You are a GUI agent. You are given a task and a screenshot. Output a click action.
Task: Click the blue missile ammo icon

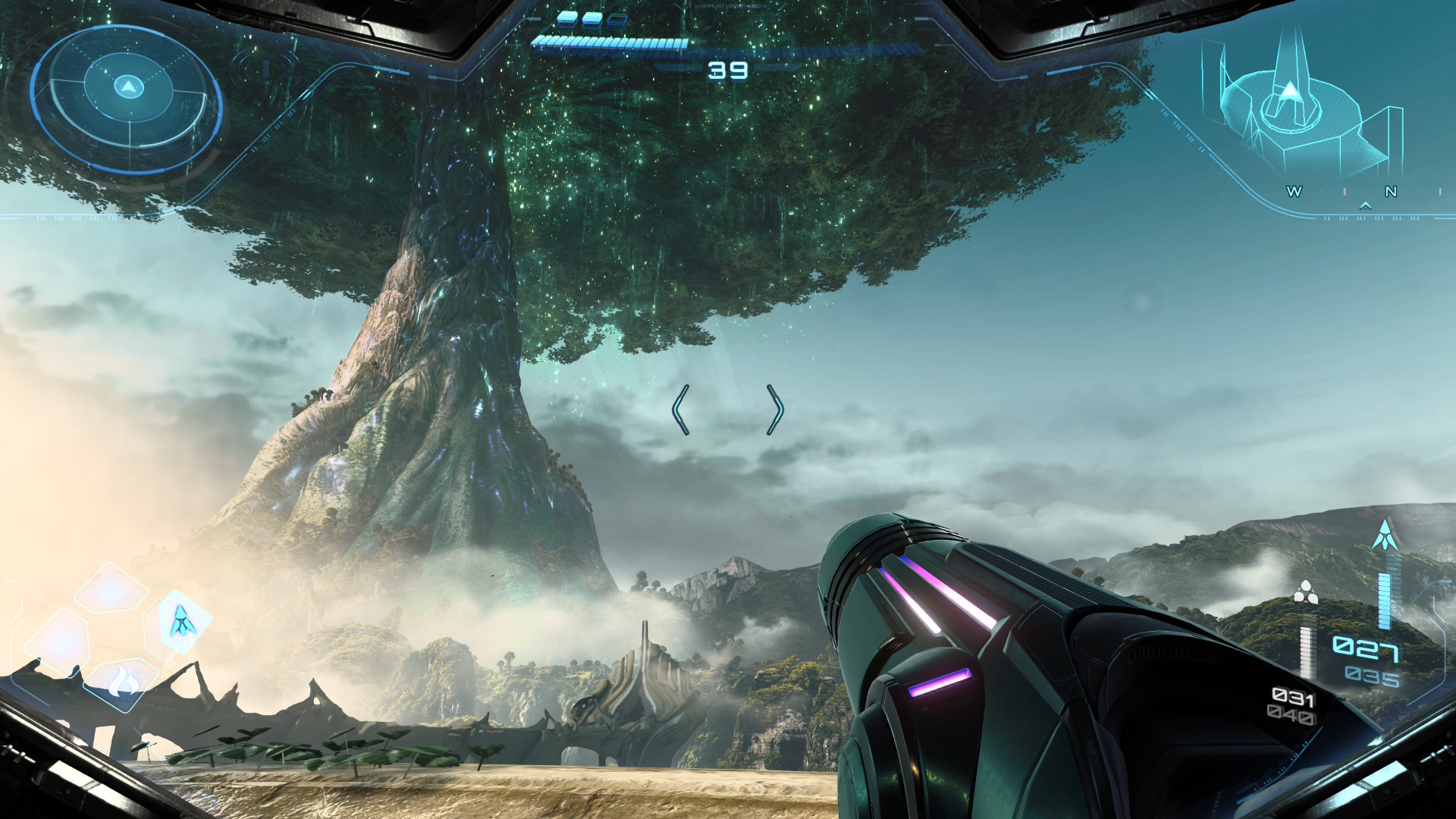(1385, 536)
